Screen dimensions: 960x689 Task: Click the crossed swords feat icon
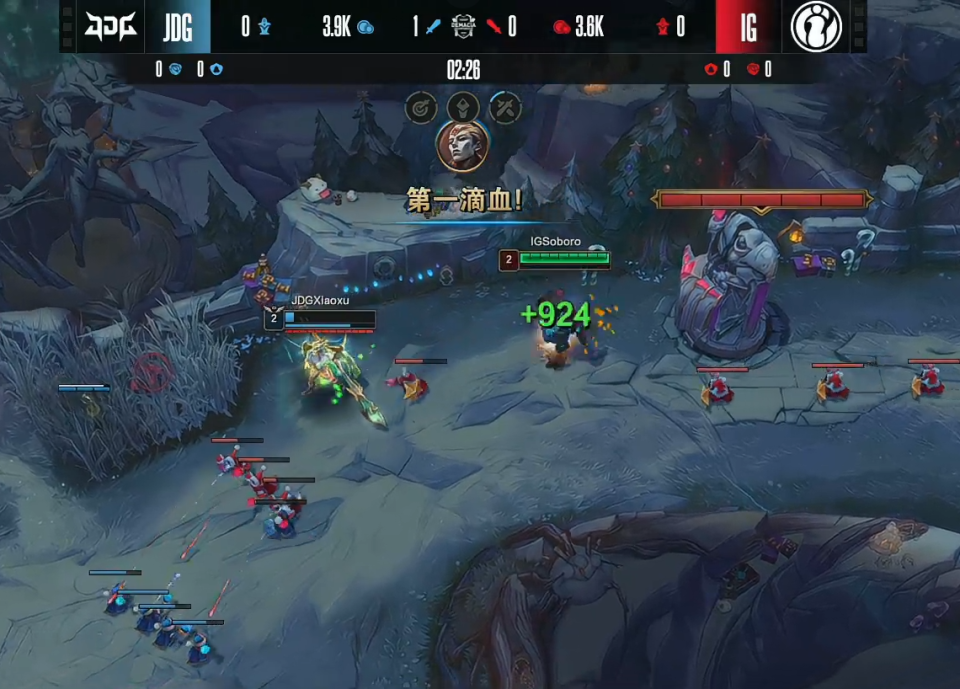505,106
